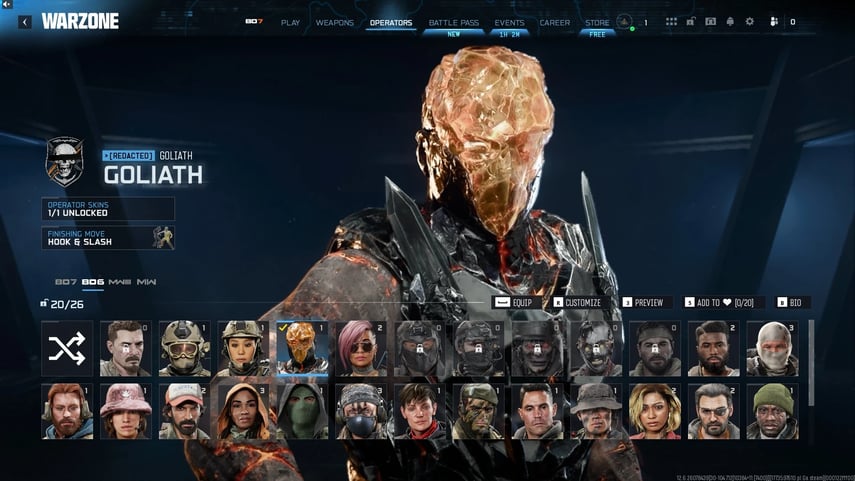Open the Play tab
Image resolution: width=855 pixels, height=481 pixels.
pyautogui.click(x=290, y=22)
